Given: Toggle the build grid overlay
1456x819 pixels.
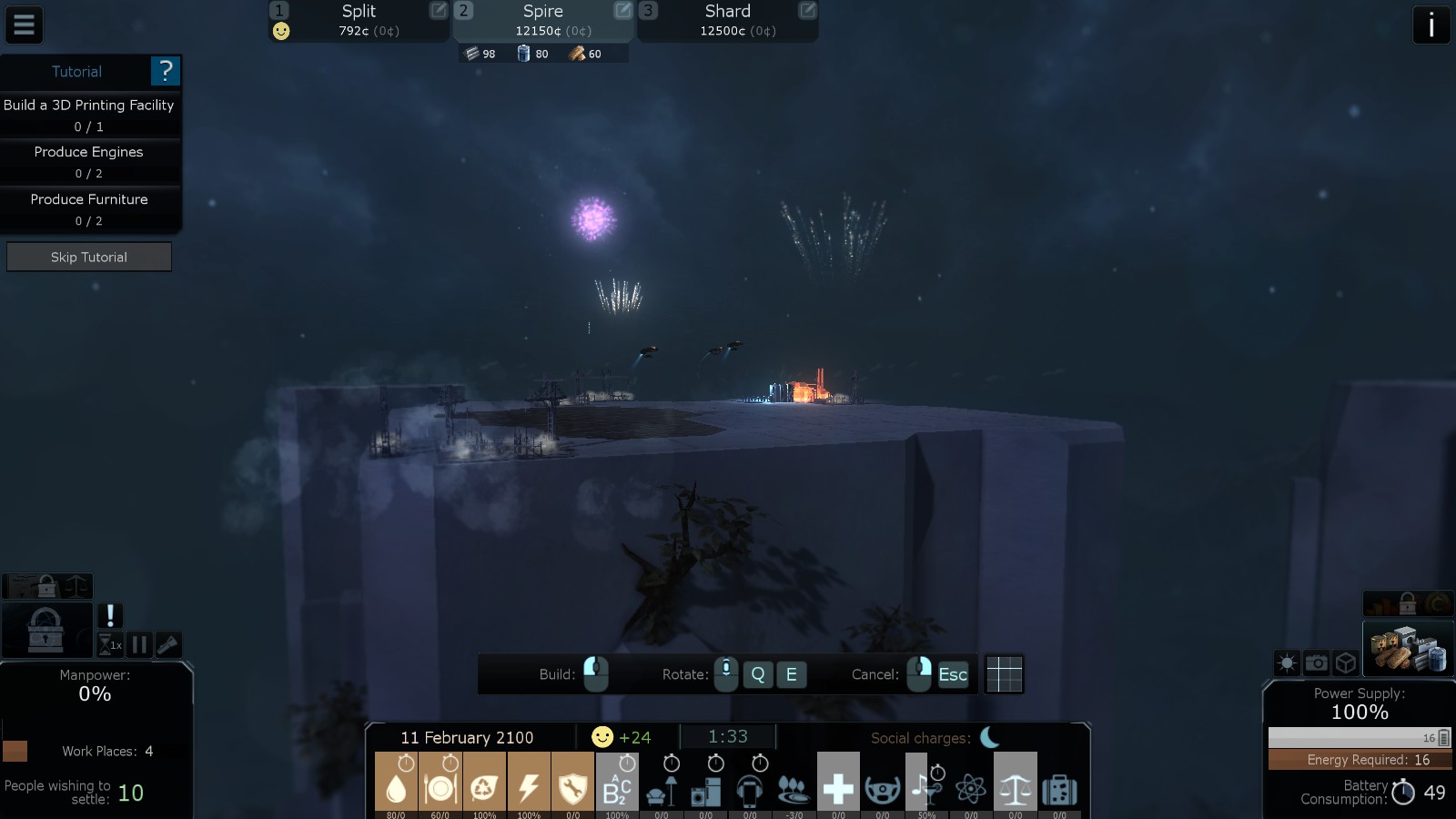Looking at the screenshot, I should [x=1004, y=674].
